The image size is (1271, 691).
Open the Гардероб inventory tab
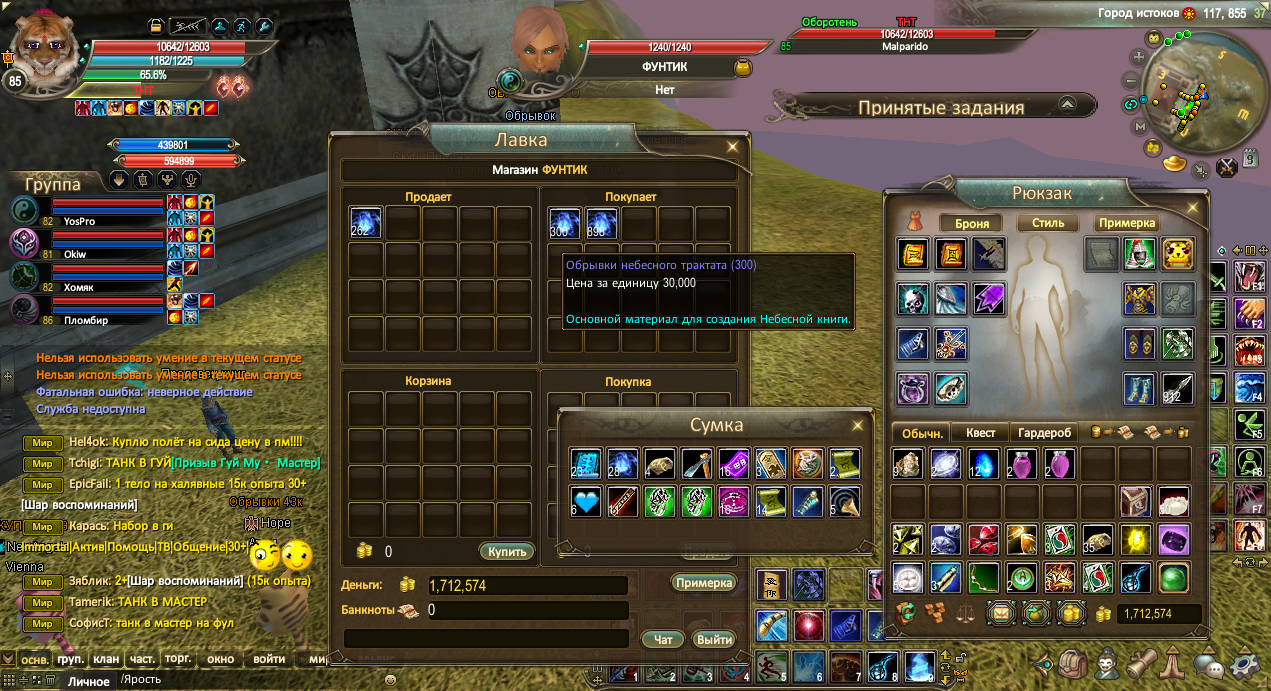click(x=1045, y=433)
